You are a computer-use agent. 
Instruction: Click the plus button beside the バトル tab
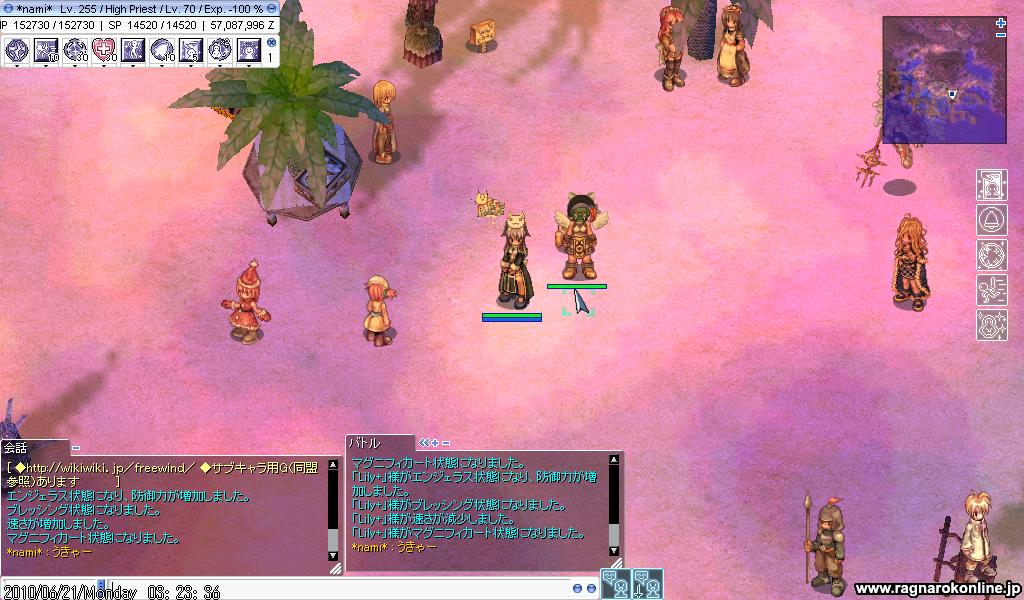coord(435,442)
